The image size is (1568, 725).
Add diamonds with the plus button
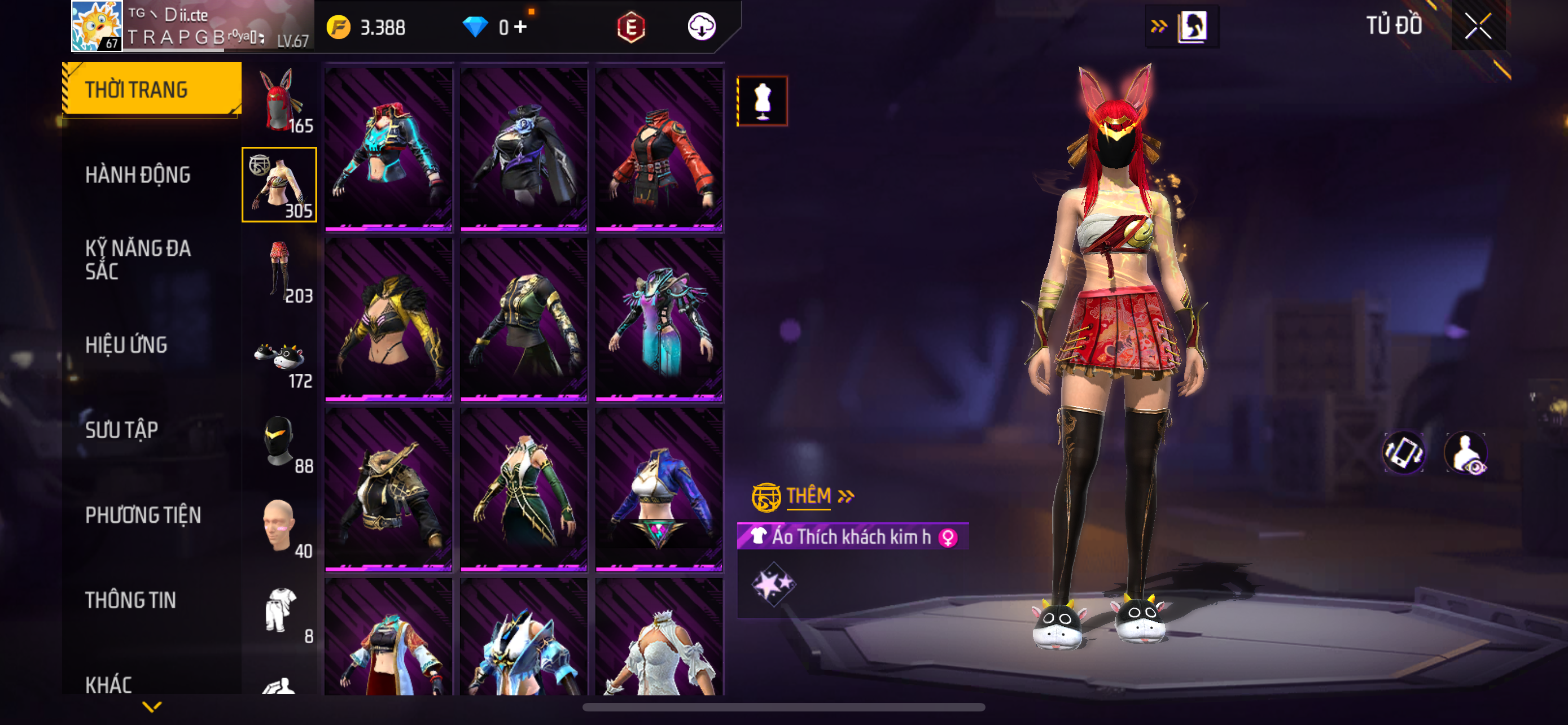tap(520, 27)
